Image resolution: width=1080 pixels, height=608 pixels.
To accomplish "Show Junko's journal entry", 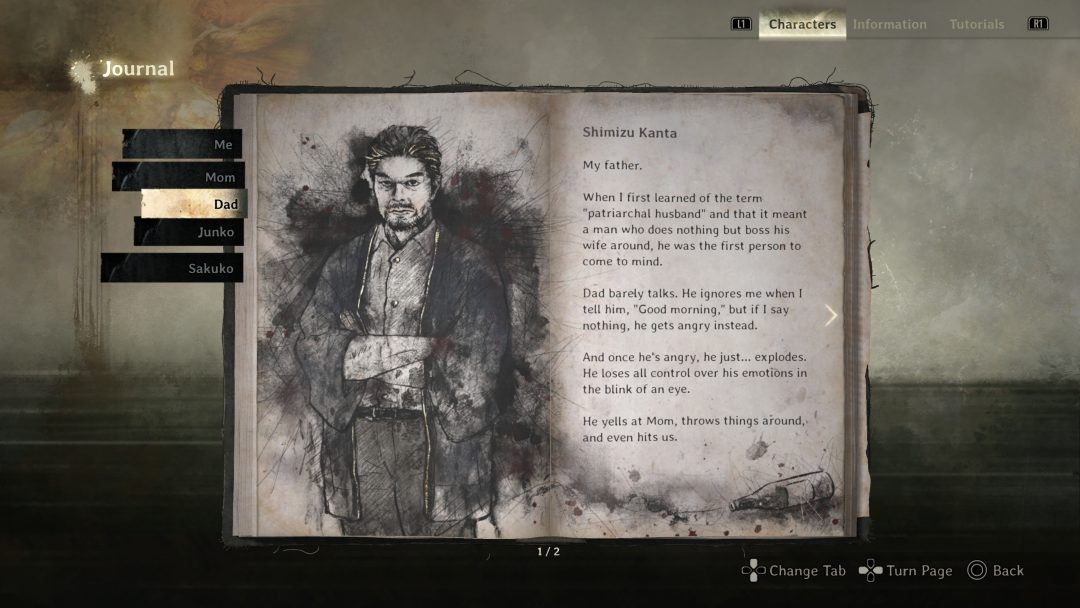I will coord(190,232).
